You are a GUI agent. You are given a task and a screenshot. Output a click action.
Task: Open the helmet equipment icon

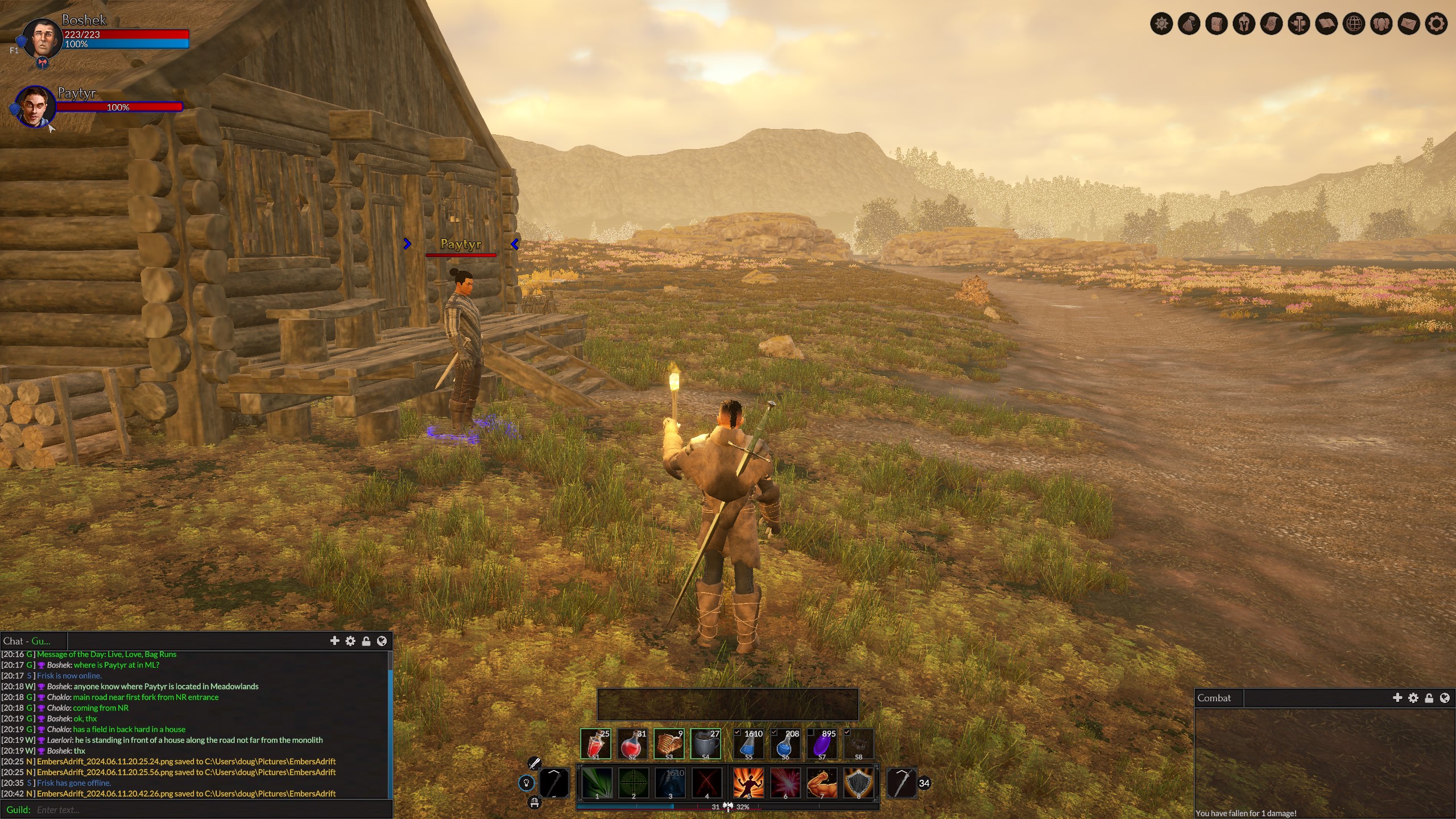pos(1244,24)
